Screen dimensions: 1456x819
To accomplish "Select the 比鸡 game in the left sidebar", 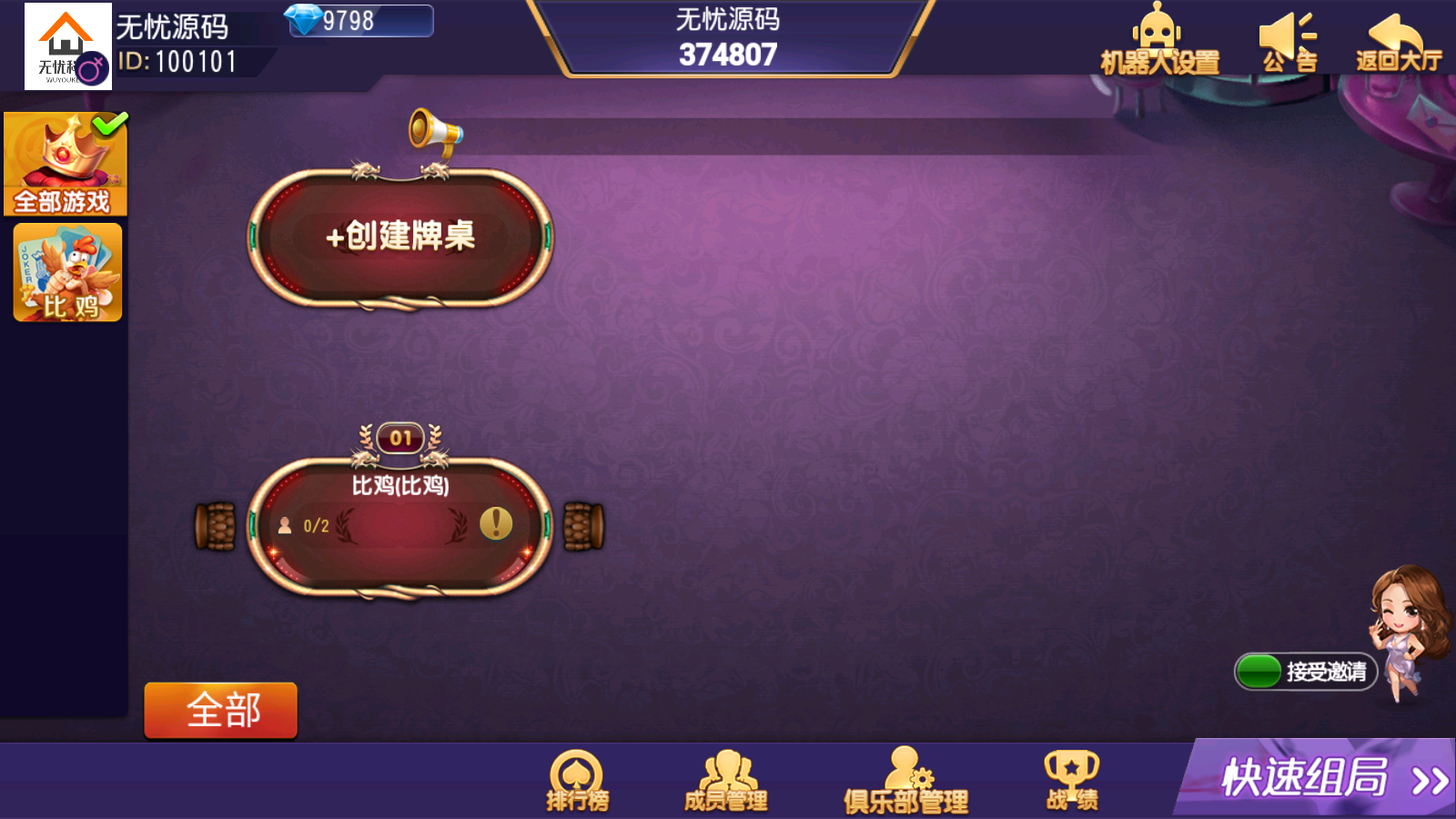I will point(66,272).
